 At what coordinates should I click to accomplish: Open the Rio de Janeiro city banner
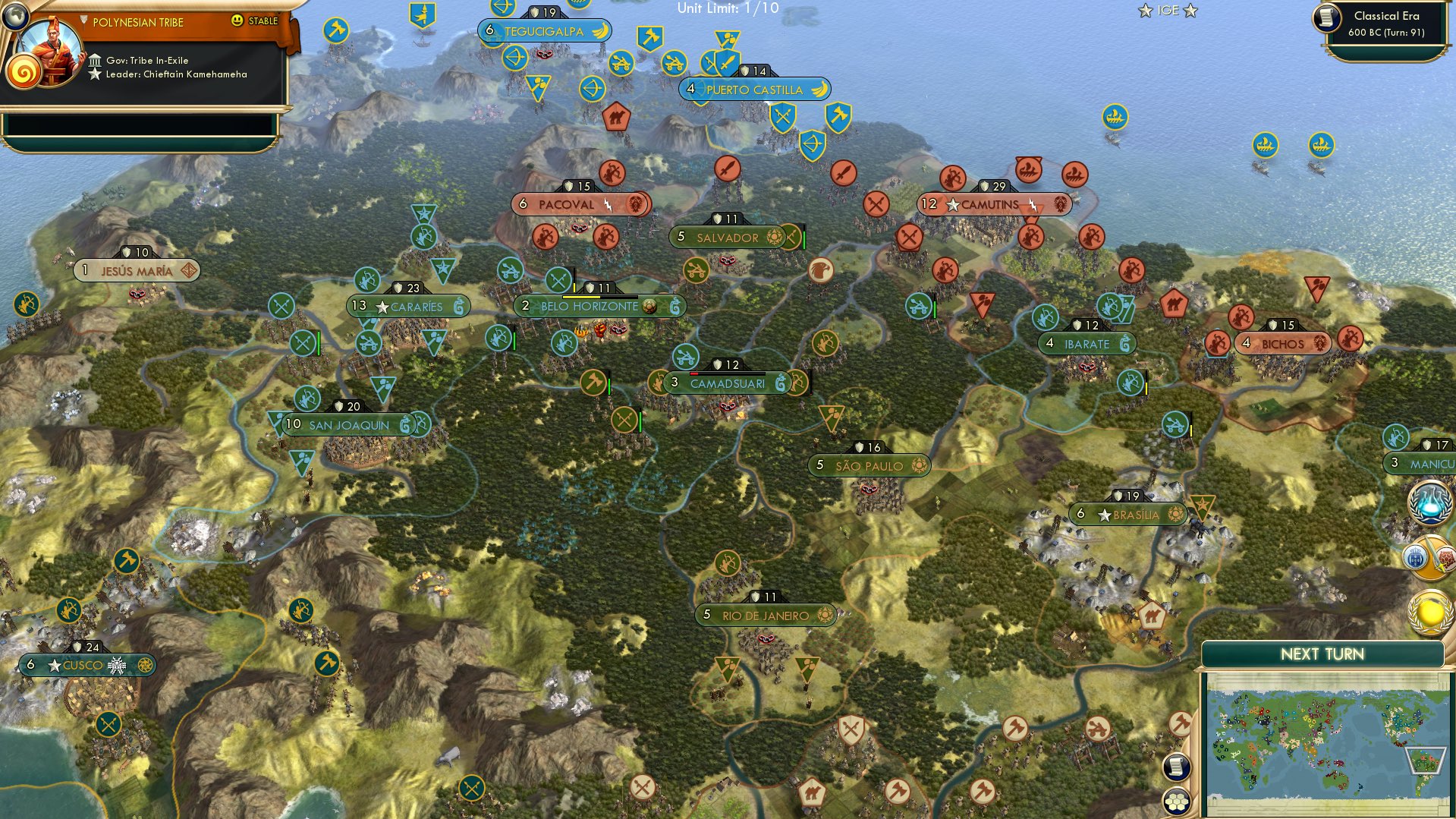point(765,616)
